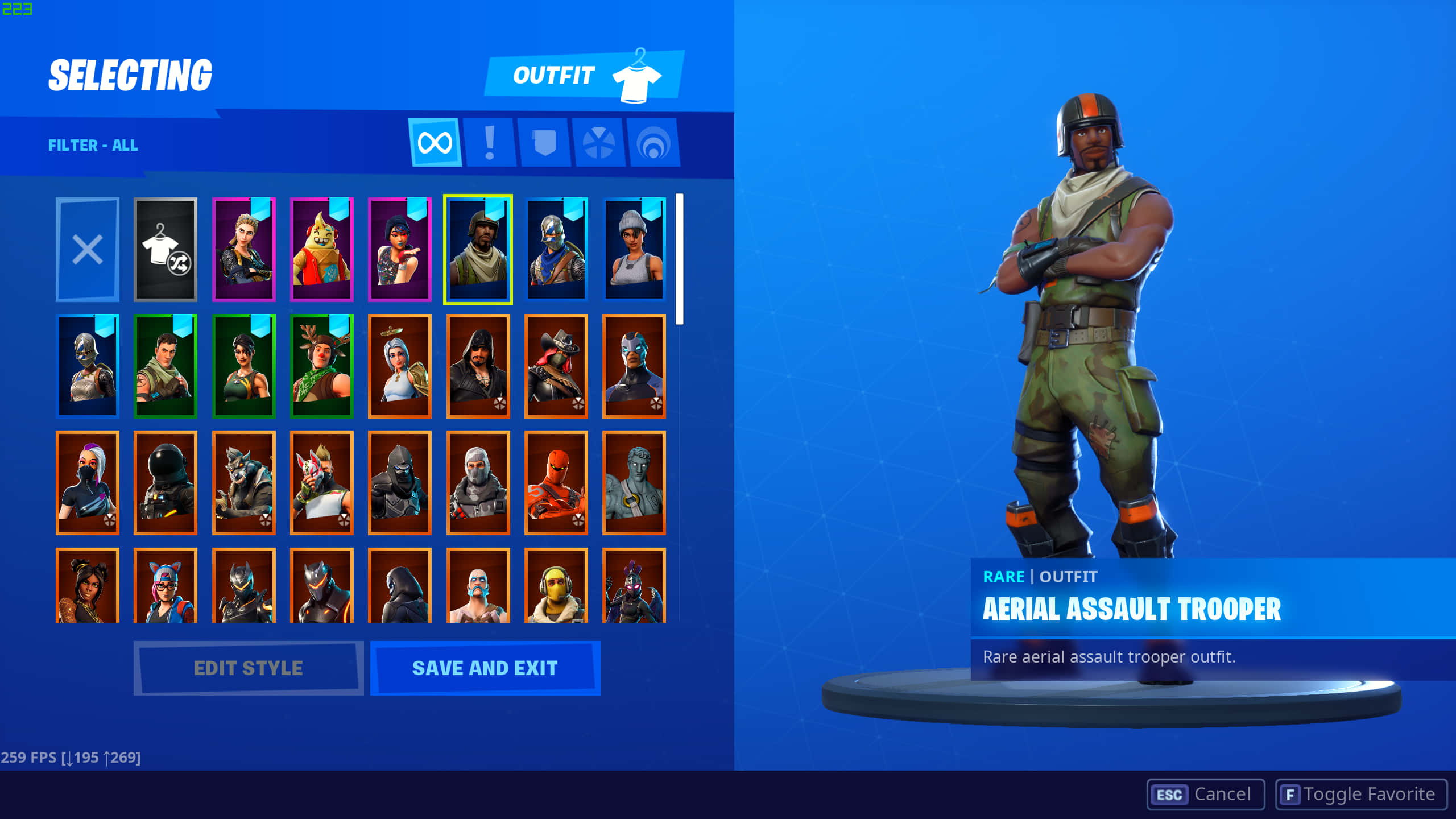Choose the reindeer antlers red-nose outfit
Screen dimensions: 1456x819
click(x=322, y=366)
